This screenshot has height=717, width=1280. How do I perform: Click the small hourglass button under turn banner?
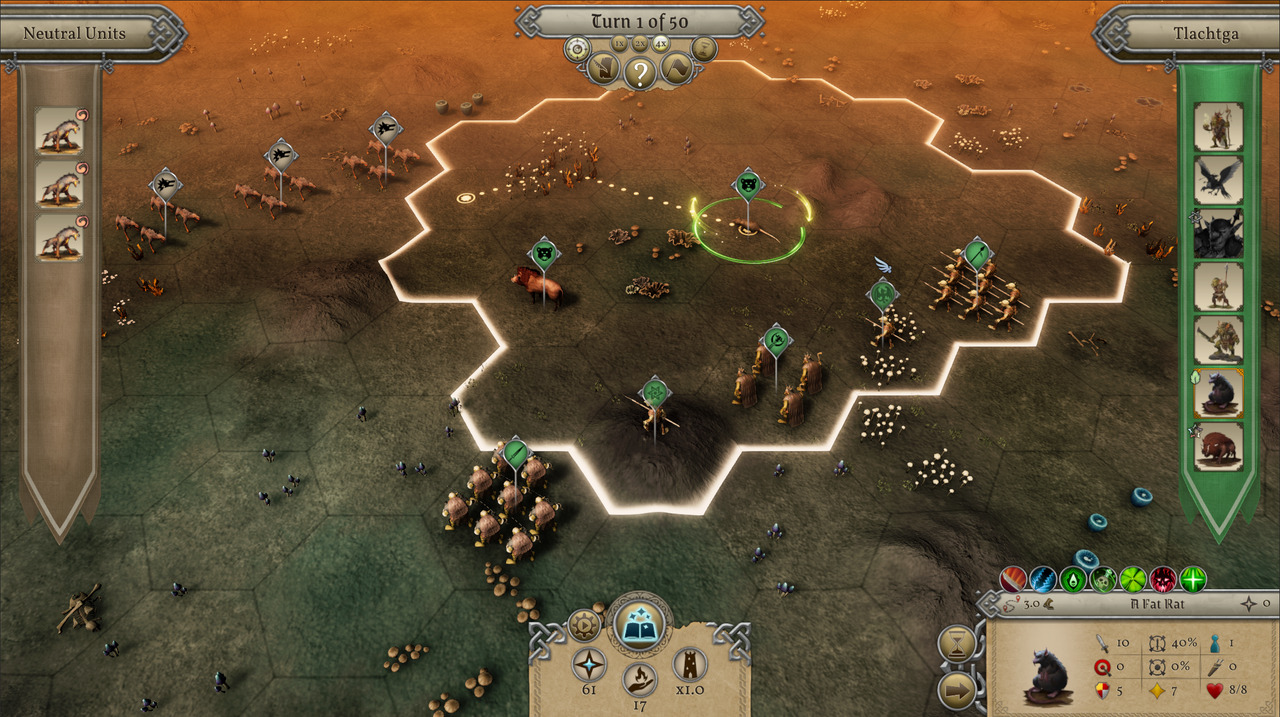click(704, 48)
